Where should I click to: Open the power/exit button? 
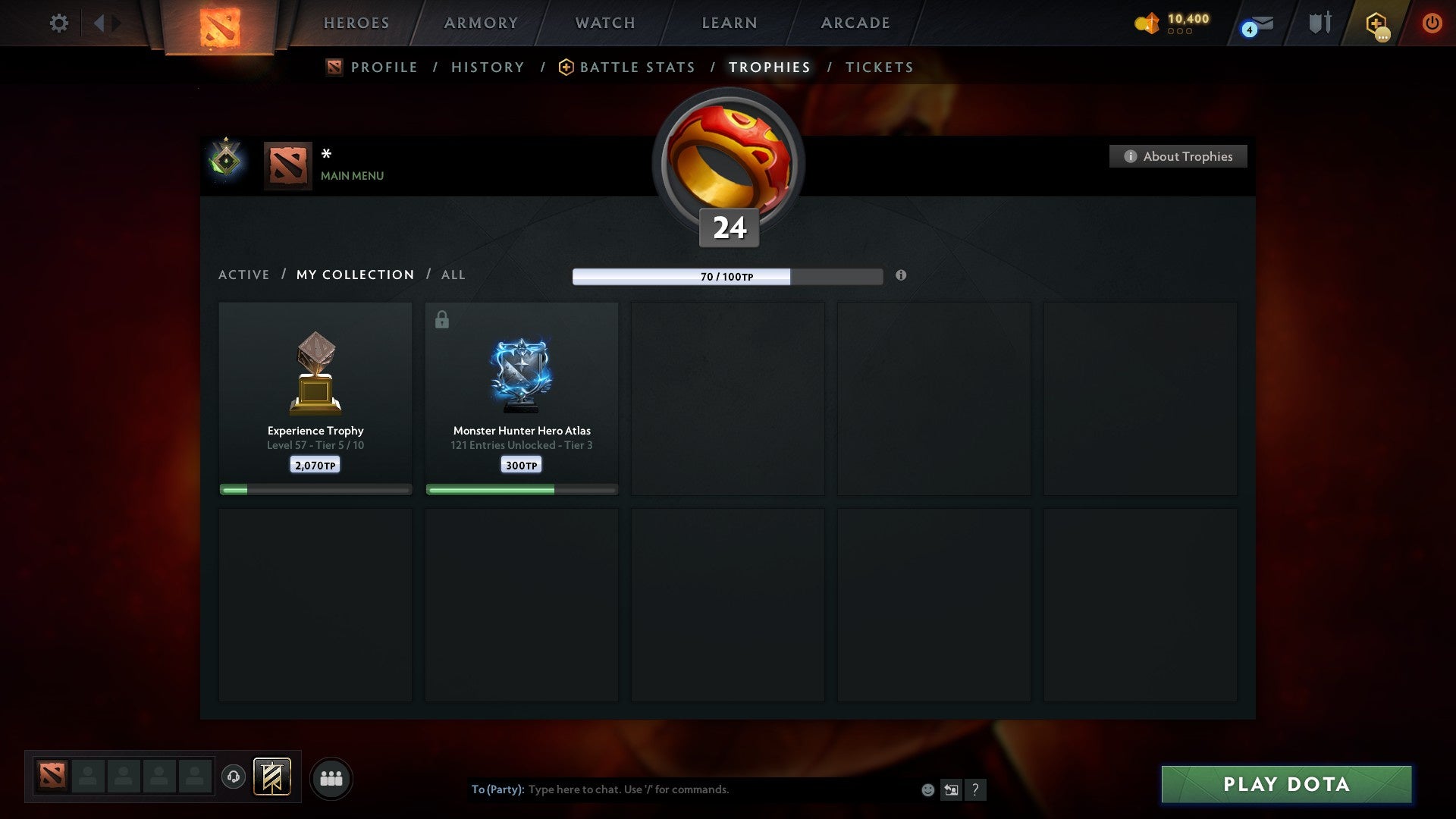(1432, 23)
